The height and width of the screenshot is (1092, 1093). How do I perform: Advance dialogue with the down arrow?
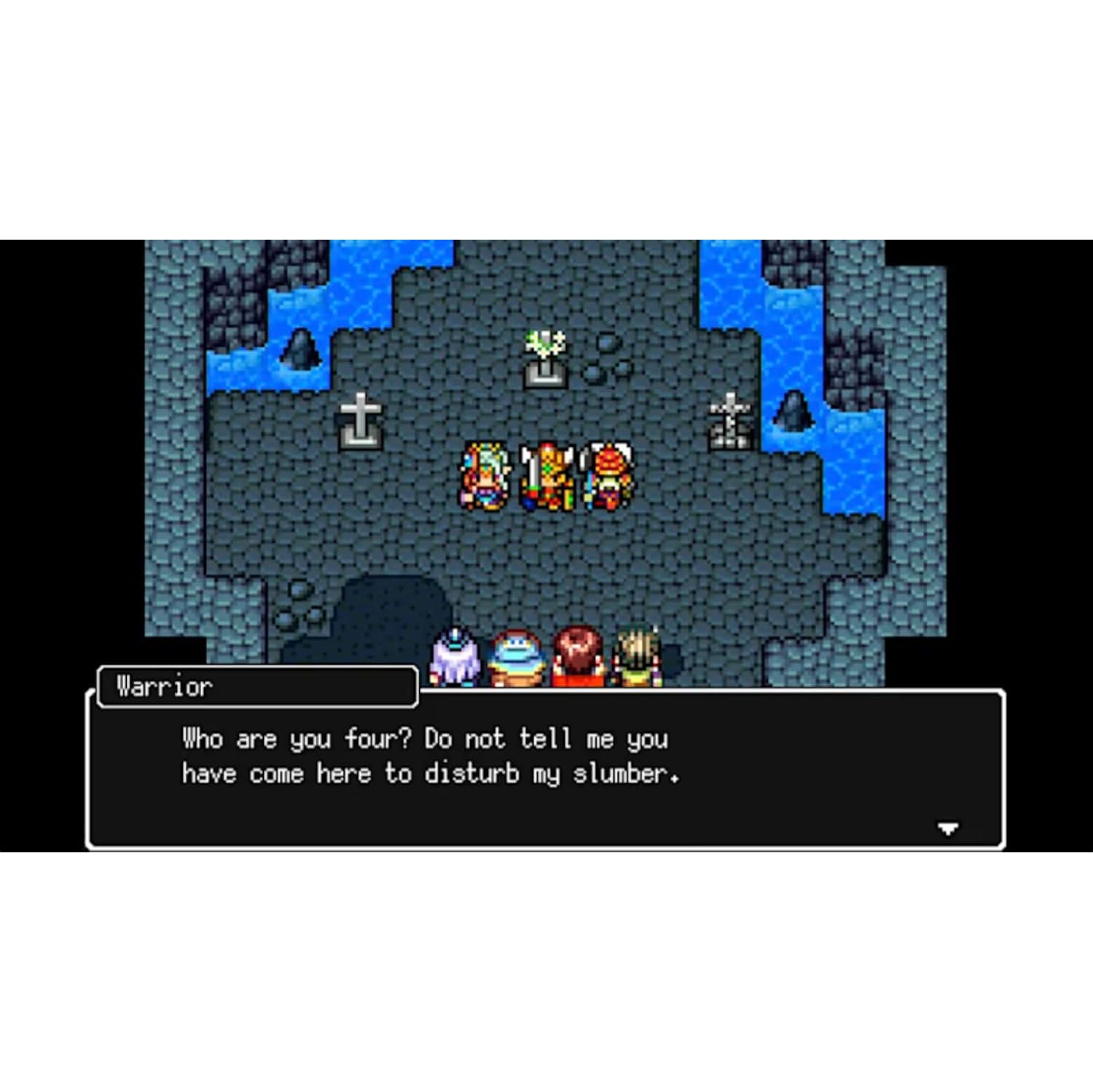(947, 828)
